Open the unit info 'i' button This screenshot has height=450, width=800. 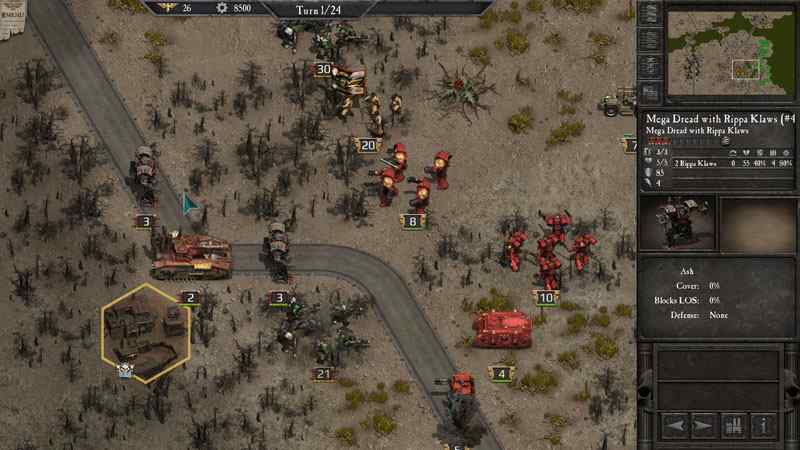pyautogui.click(x=764, y=426)
